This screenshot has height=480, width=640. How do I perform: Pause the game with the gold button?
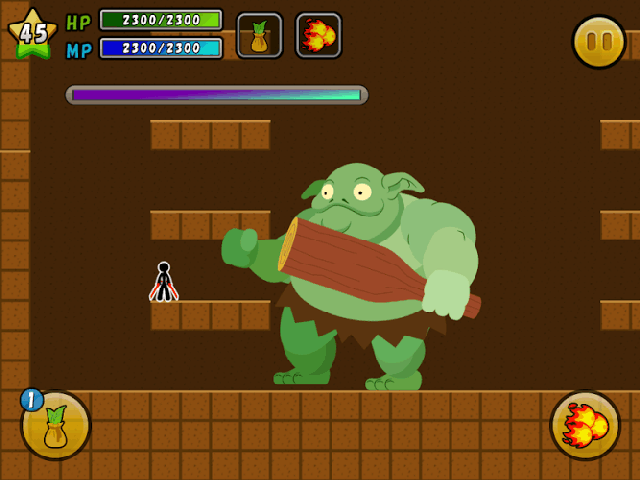click(x=598, y=42)
